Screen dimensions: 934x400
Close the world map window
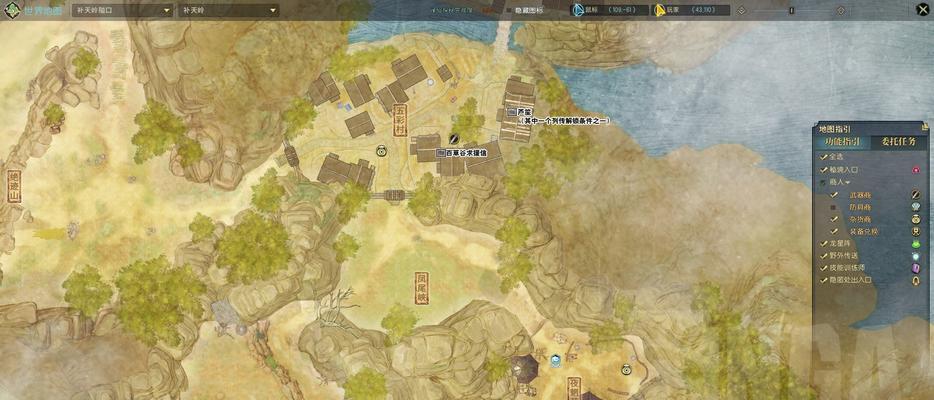click(921, 10)
